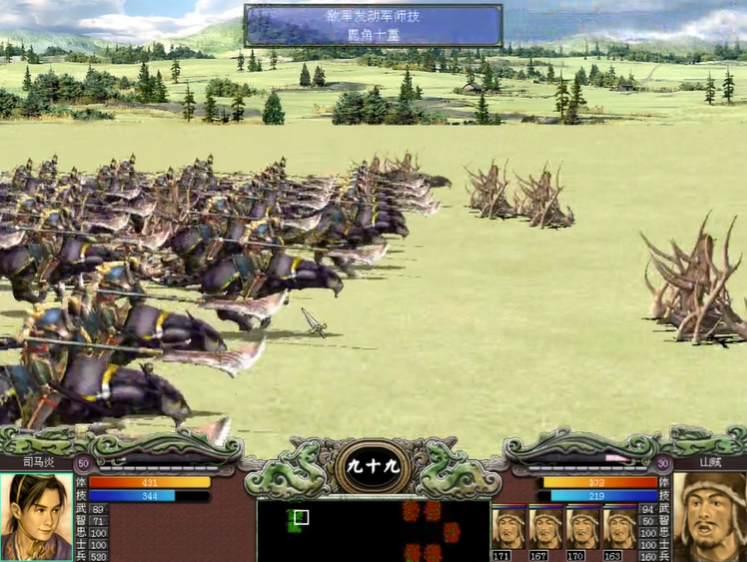Click the battlefield minimap
Image resolution: width=747 pixels, height=562 pixels.
(372, 530)
